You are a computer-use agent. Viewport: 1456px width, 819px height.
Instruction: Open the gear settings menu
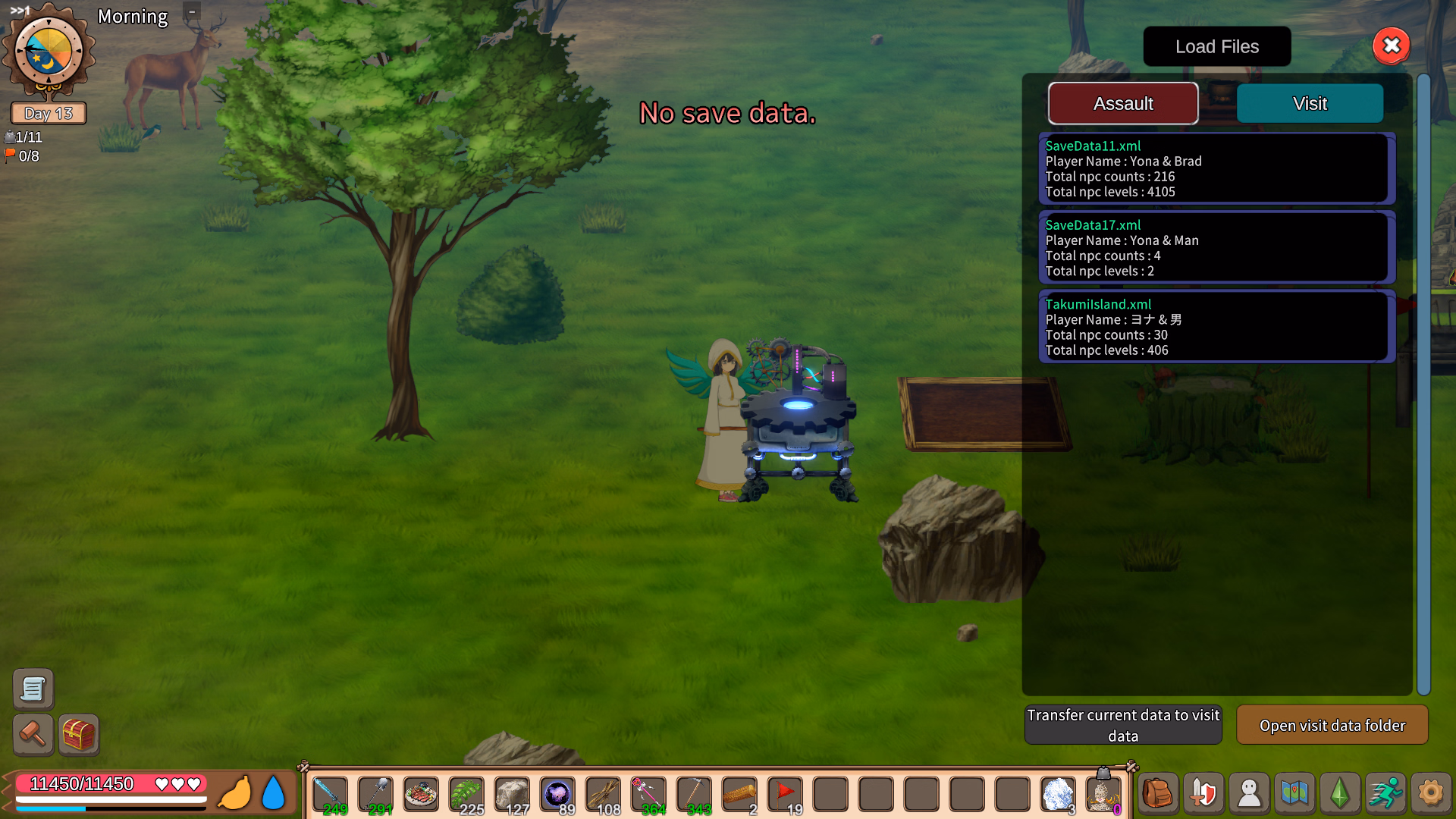pos(1431,794)
